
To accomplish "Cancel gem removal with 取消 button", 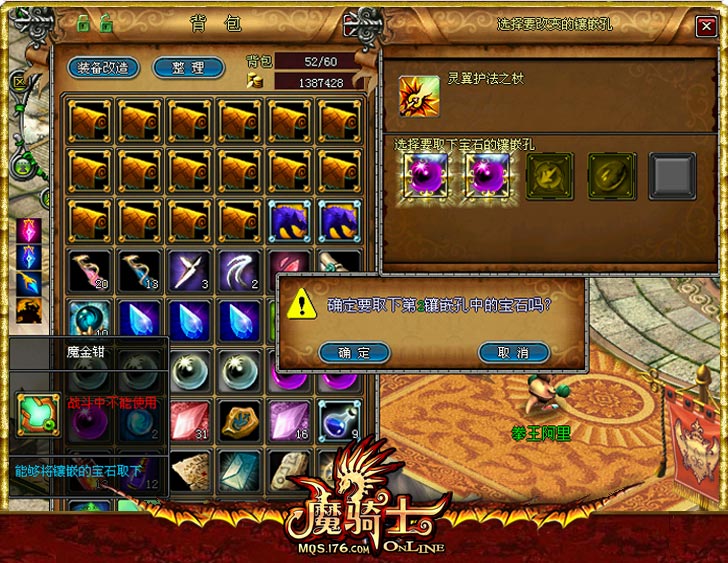I will pos(514,352).
